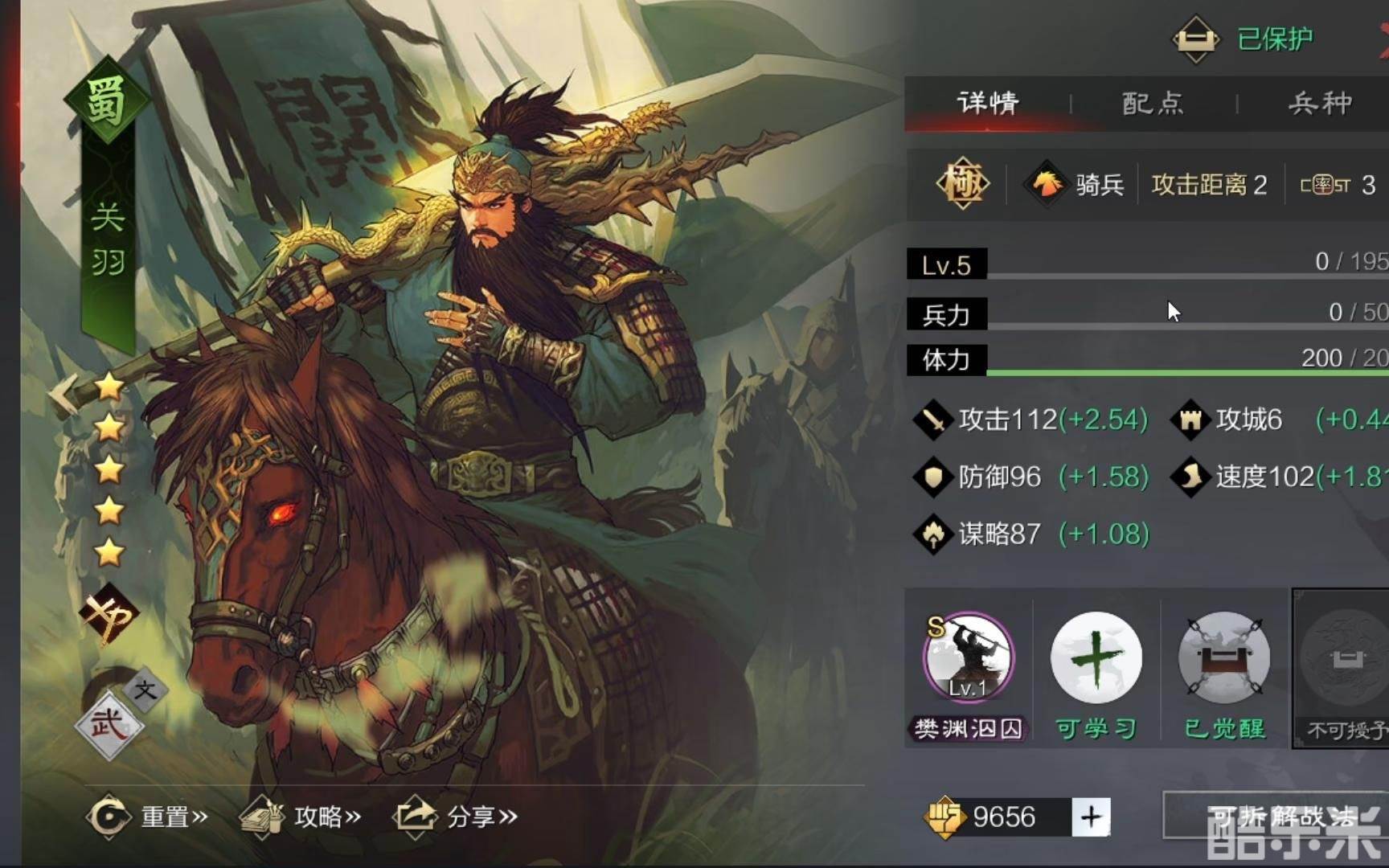
Task: Share the hero via 分享
Action: 455,817
